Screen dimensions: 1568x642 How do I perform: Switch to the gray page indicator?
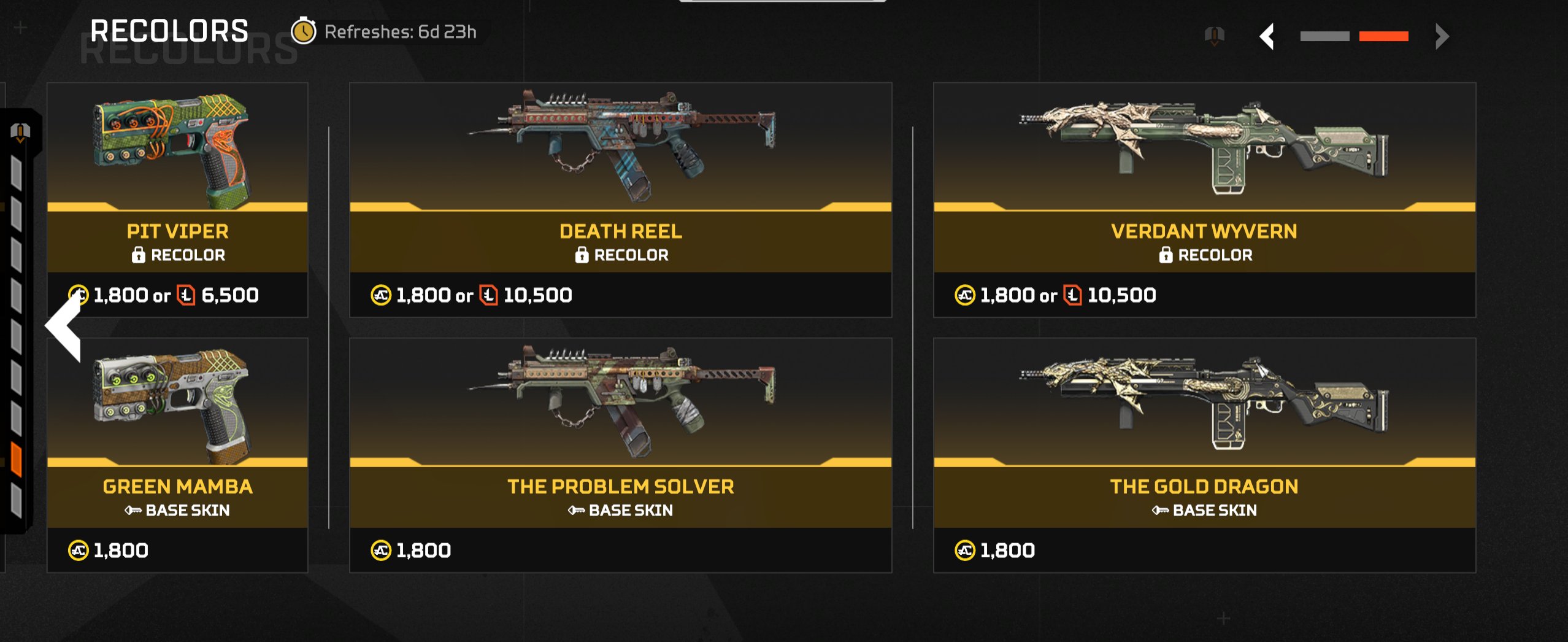point(1324,36)
